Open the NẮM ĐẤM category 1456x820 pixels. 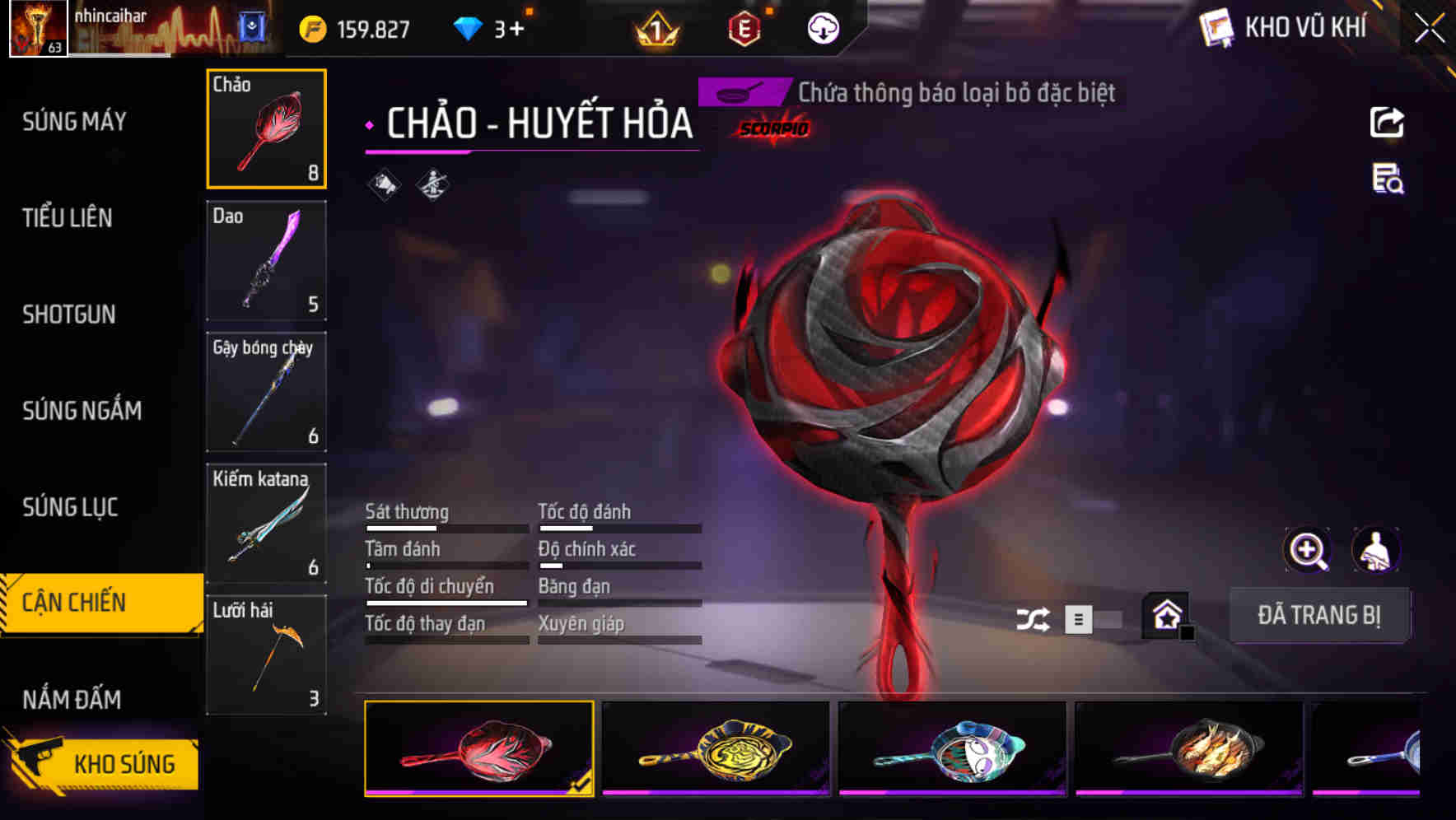point(72,699)
